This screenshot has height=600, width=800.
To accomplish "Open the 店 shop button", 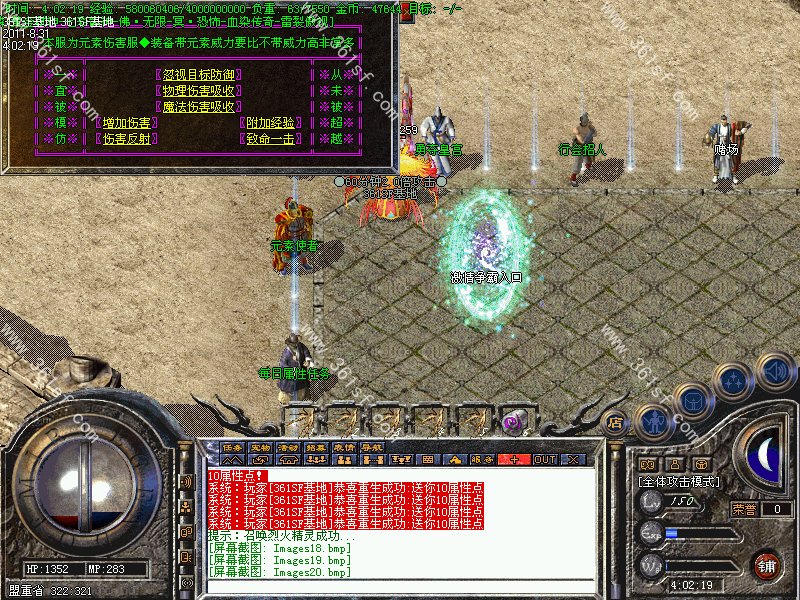I will point(616,422).
